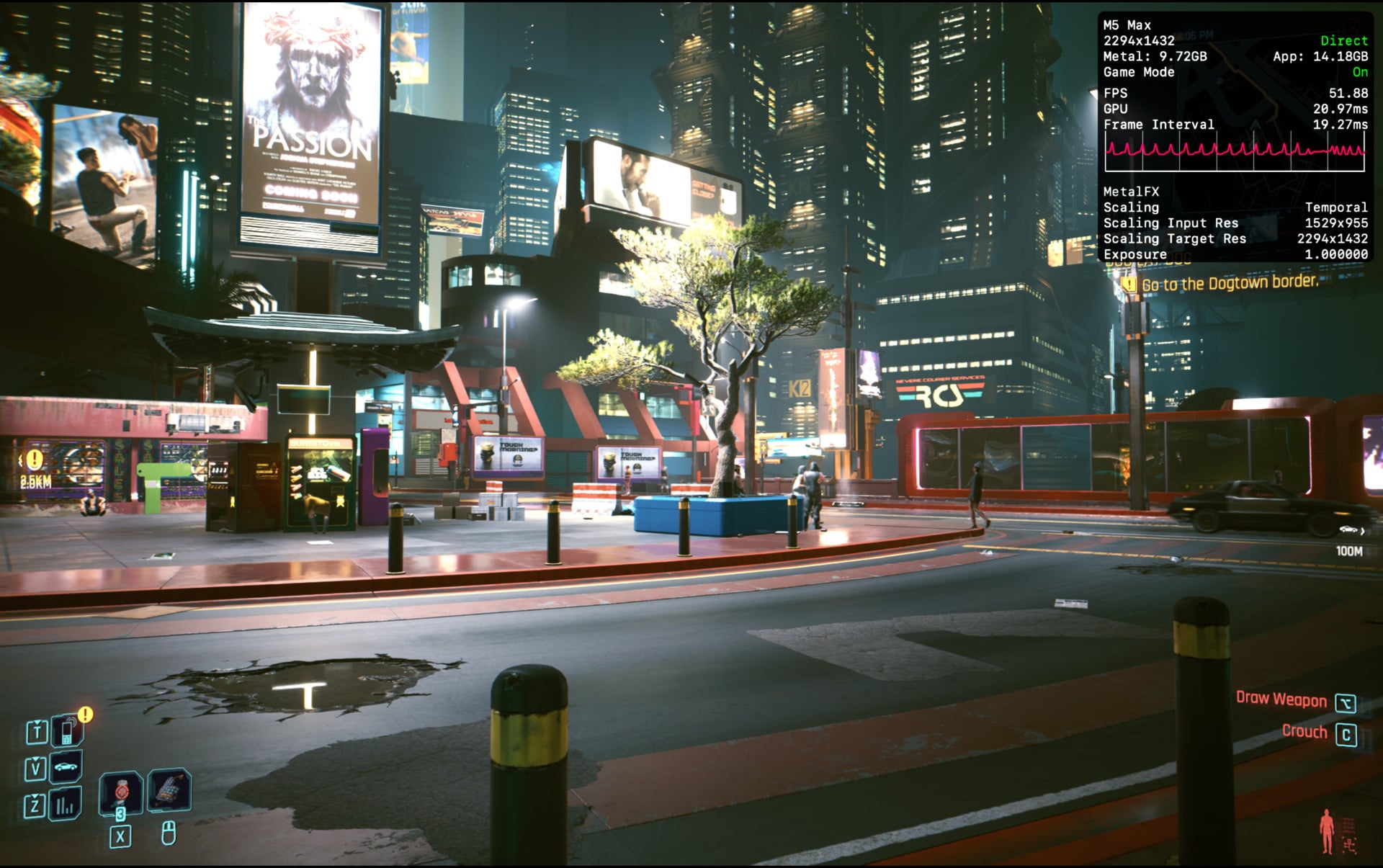Call your vehicle with the car icon
1383x868 pixels.
pos(66,768)
